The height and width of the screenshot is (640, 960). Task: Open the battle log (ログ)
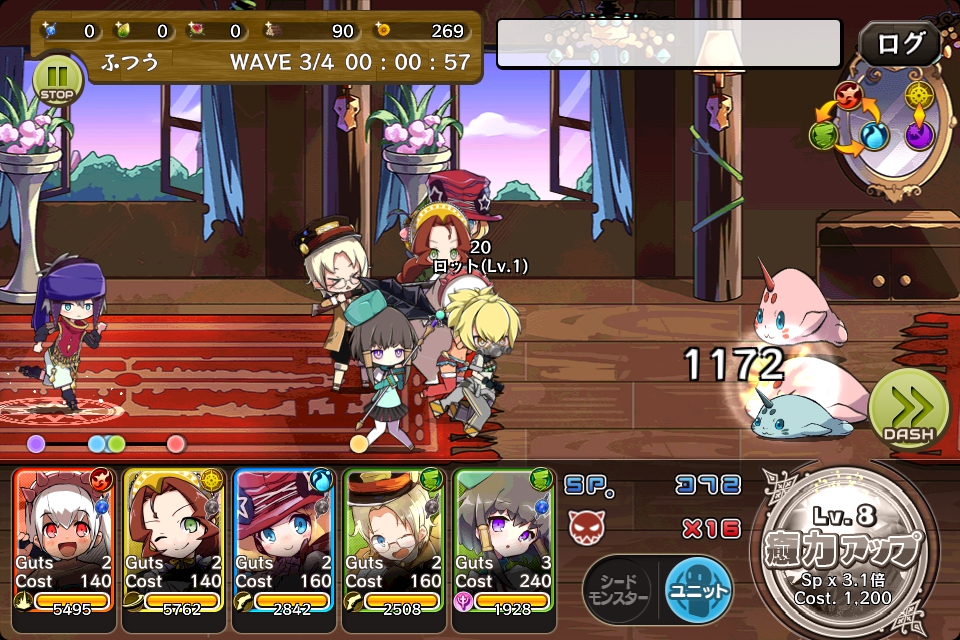(899, 44)
